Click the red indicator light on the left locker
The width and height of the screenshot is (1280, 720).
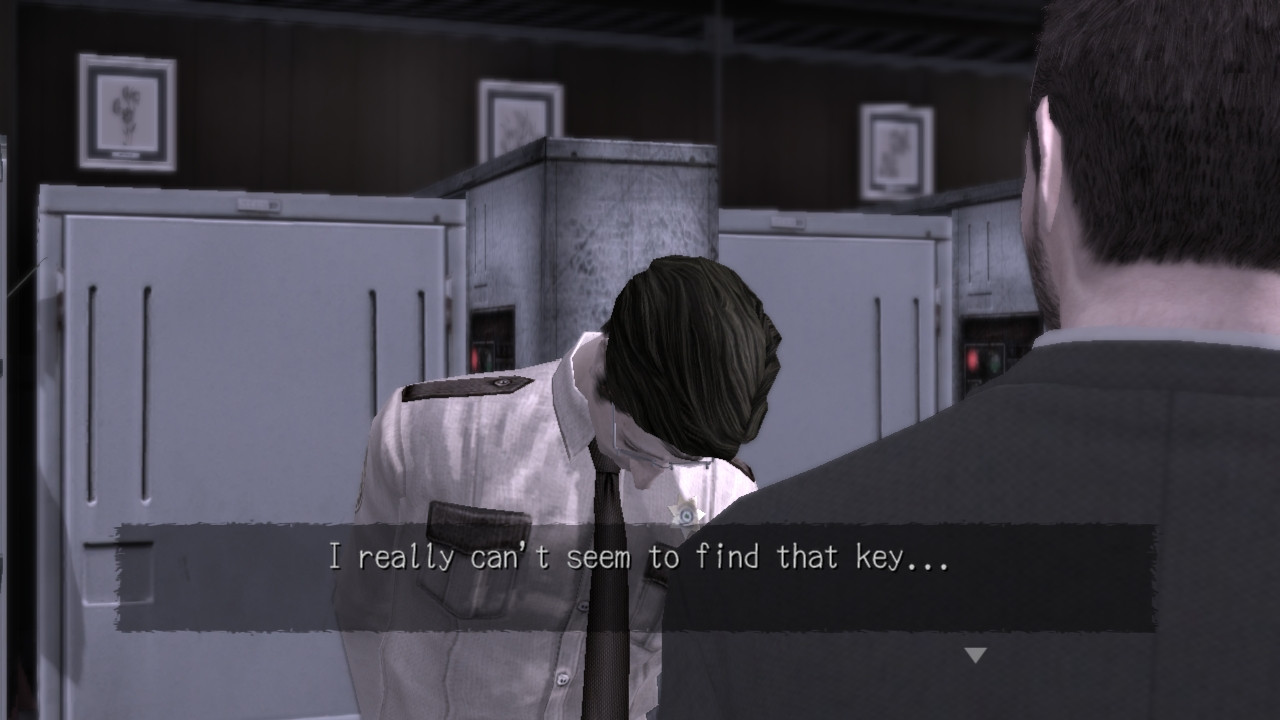(475, 357)
